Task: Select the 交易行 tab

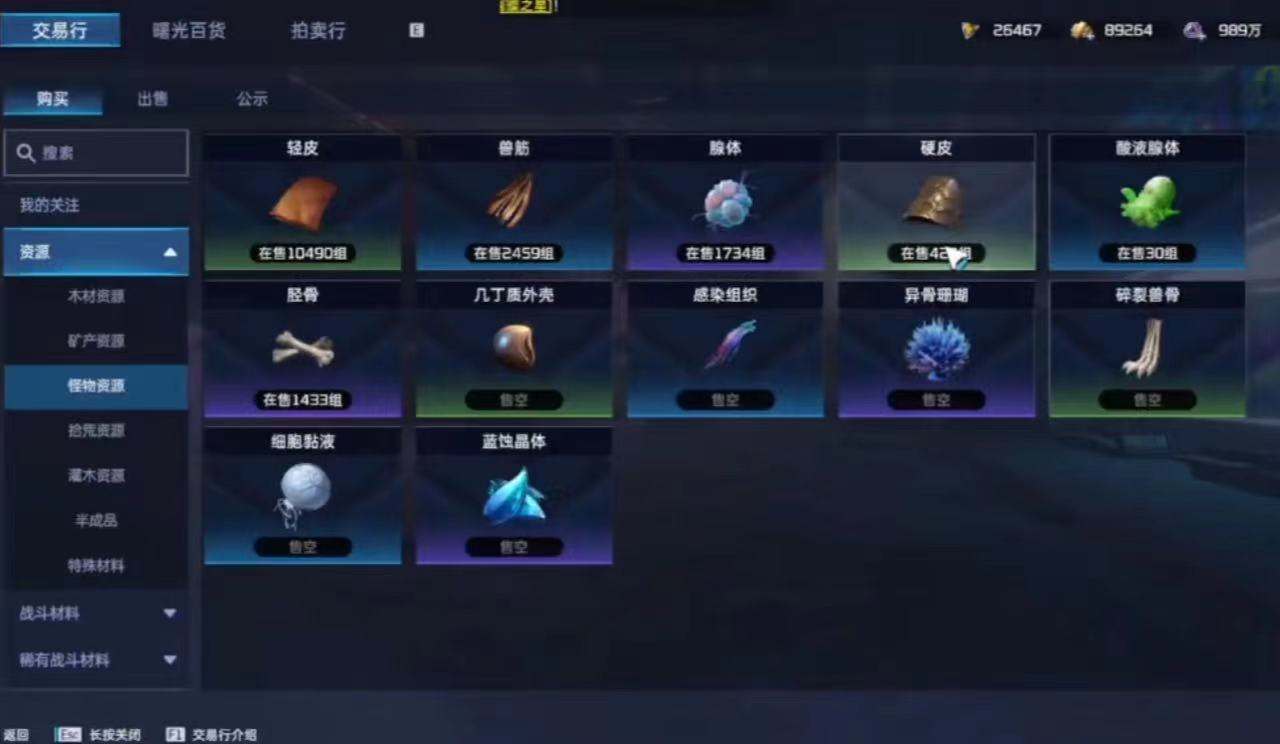Action: click(60, 30)
